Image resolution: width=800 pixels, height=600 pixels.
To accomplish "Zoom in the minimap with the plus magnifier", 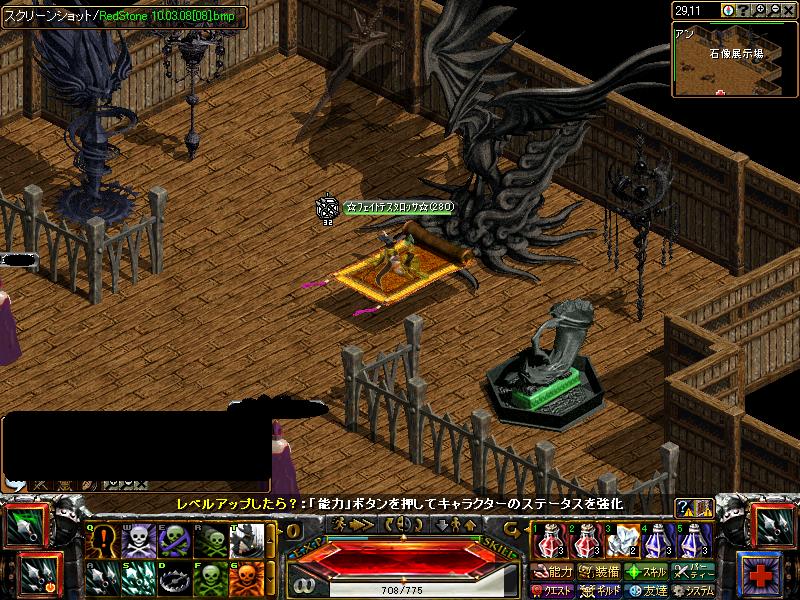I will [x=758, y=10].
